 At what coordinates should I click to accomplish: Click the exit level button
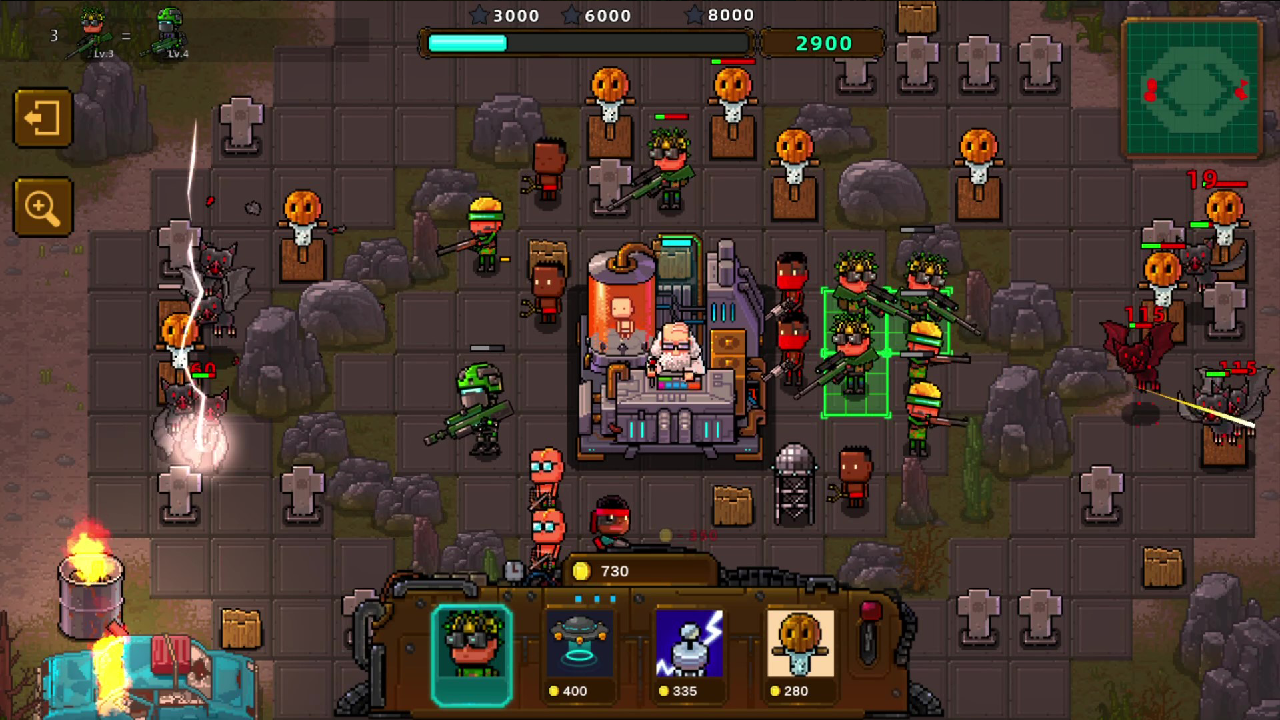click(42, 119)
